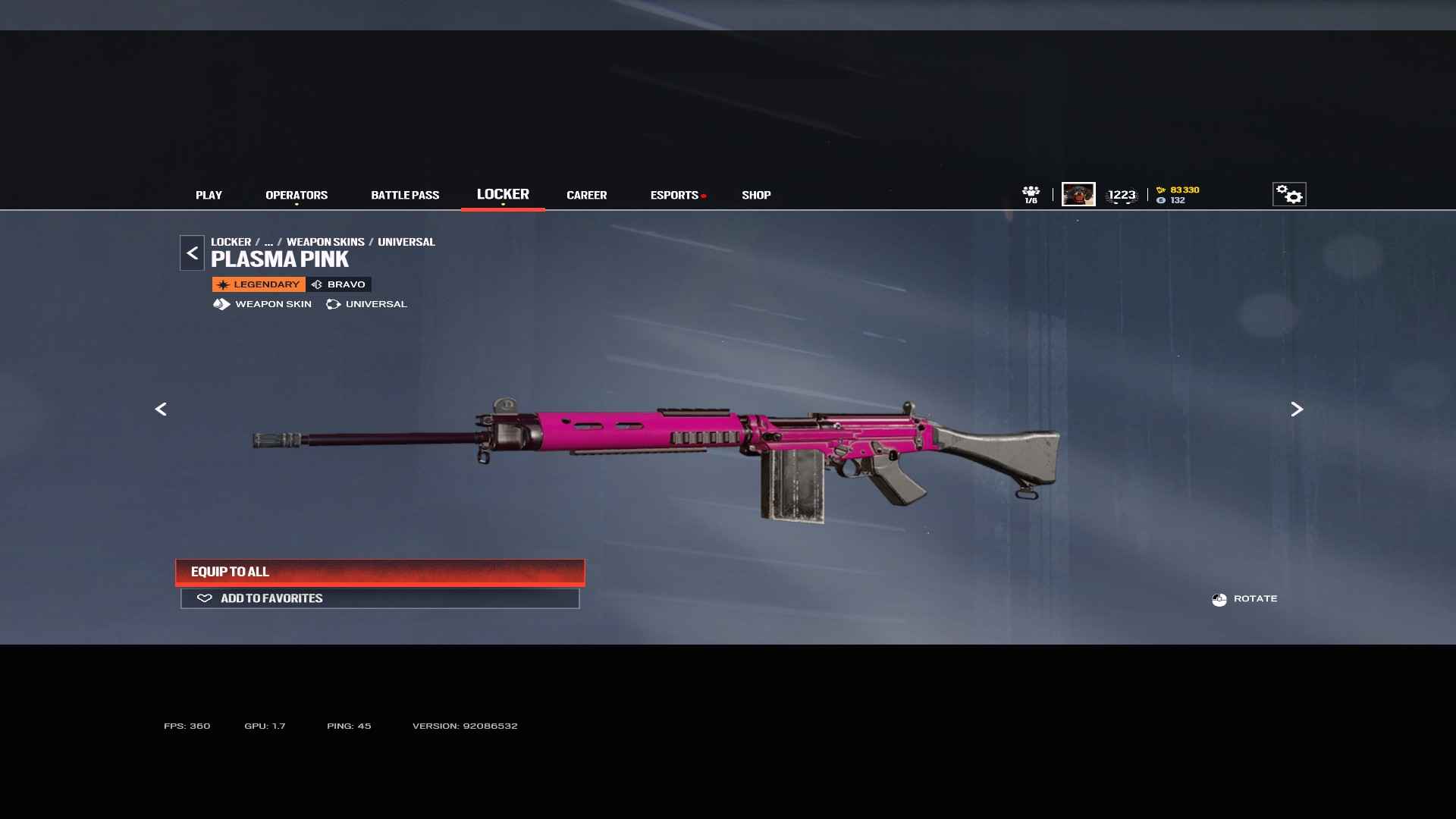The width and height of the screenshot is (1456, 819).
Task: Open the Esports tab
Action: [674, 195]
